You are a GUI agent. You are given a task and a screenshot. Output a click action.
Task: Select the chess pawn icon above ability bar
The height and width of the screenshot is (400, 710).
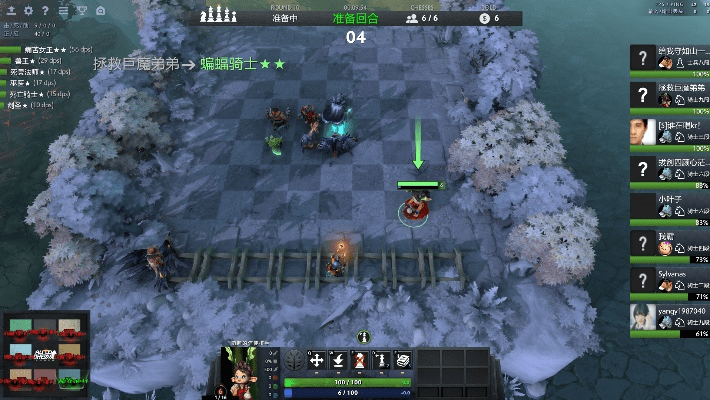(x=365, y=337)
